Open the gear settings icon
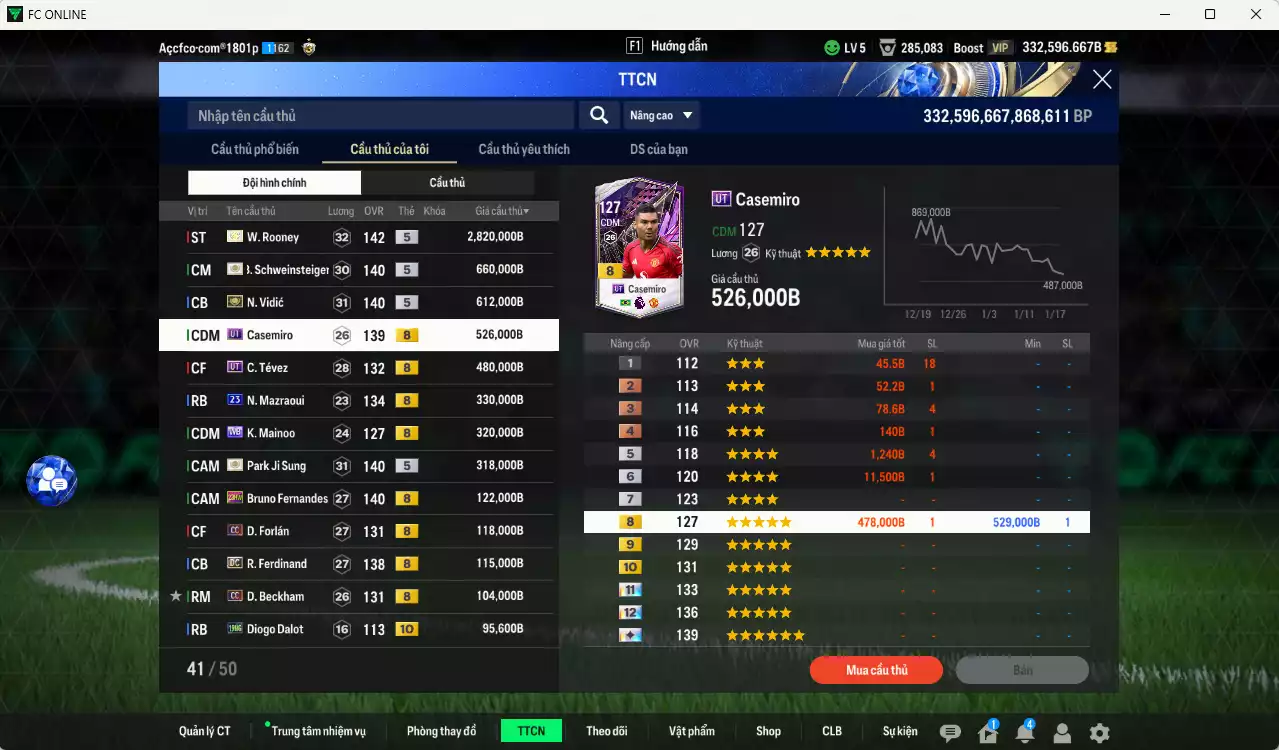This screenshot has height=750, width=1279. click(x=1099, y=733)
